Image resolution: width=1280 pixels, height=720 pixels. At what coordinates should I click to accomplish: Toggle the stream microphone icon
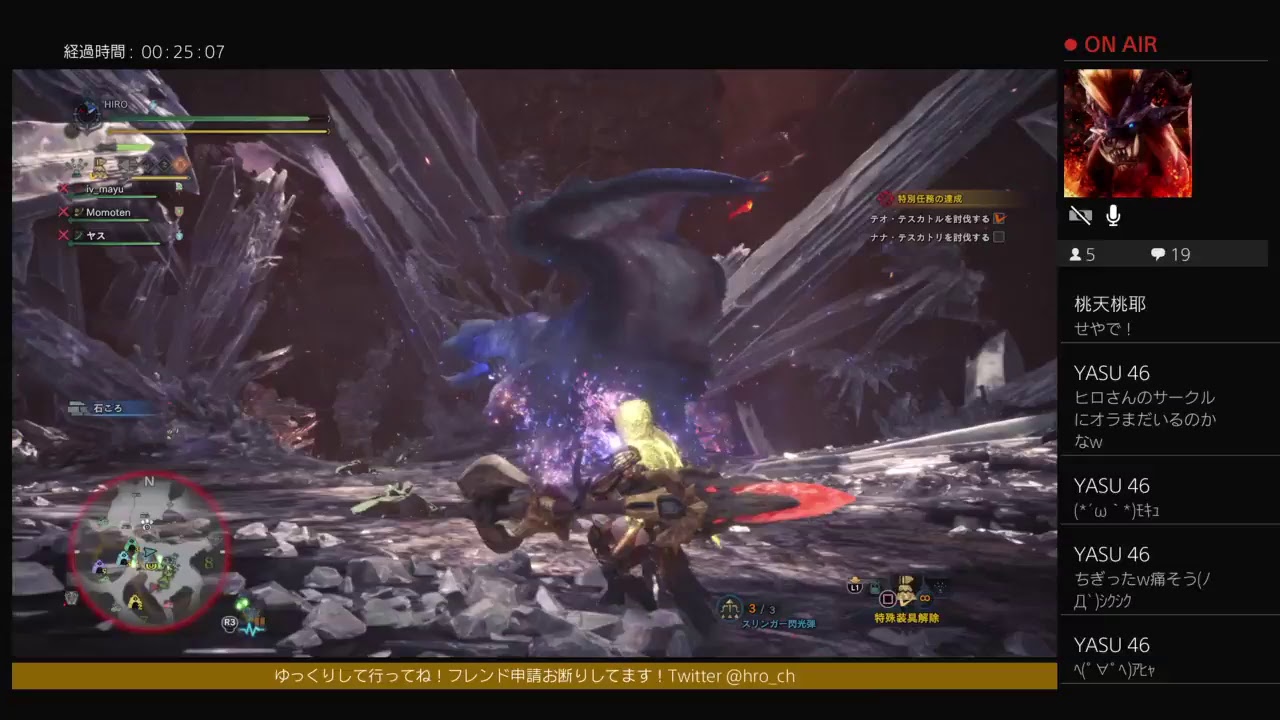[x=1113, y=216]
